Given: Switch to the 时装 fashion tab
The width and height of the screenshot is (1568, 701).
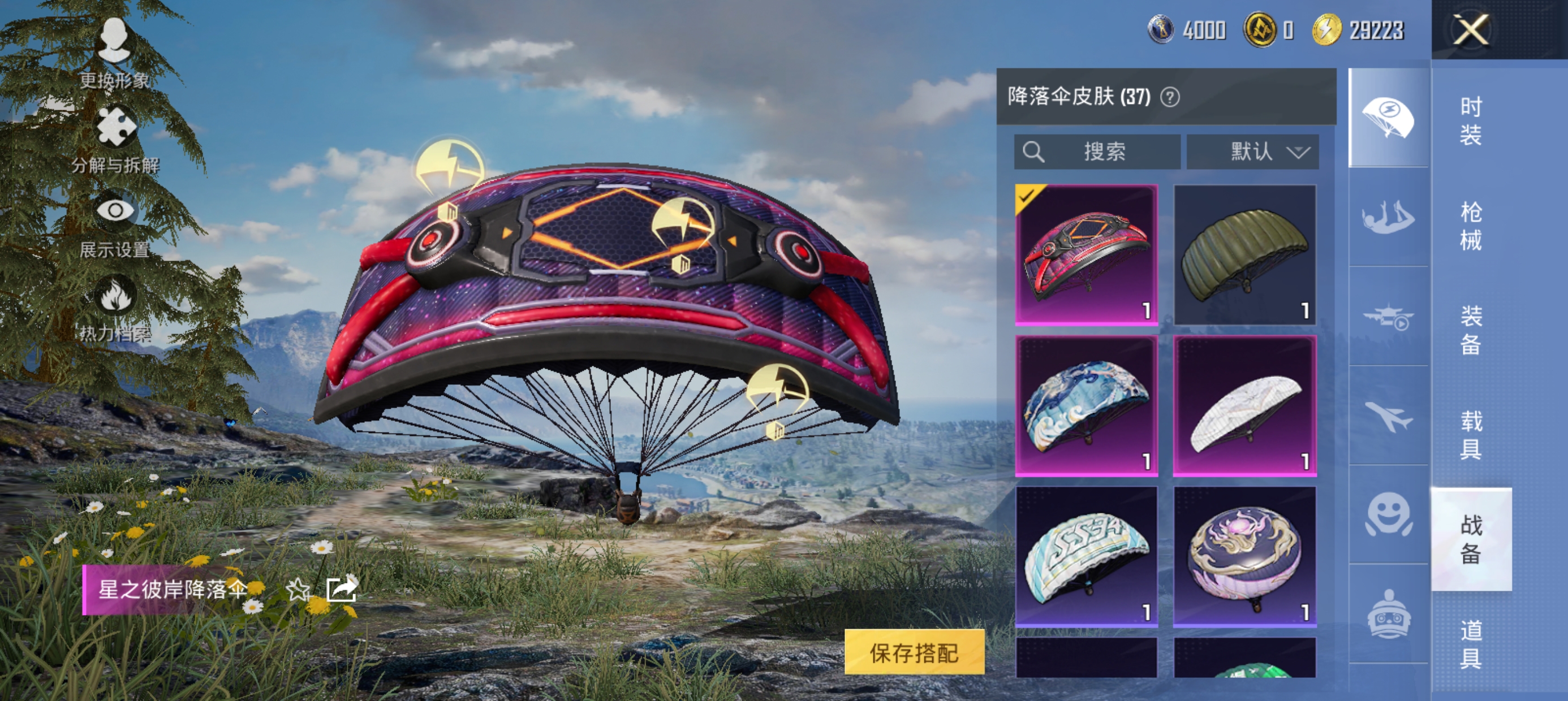Looking at the screenshot, I should pos(1471,121).
